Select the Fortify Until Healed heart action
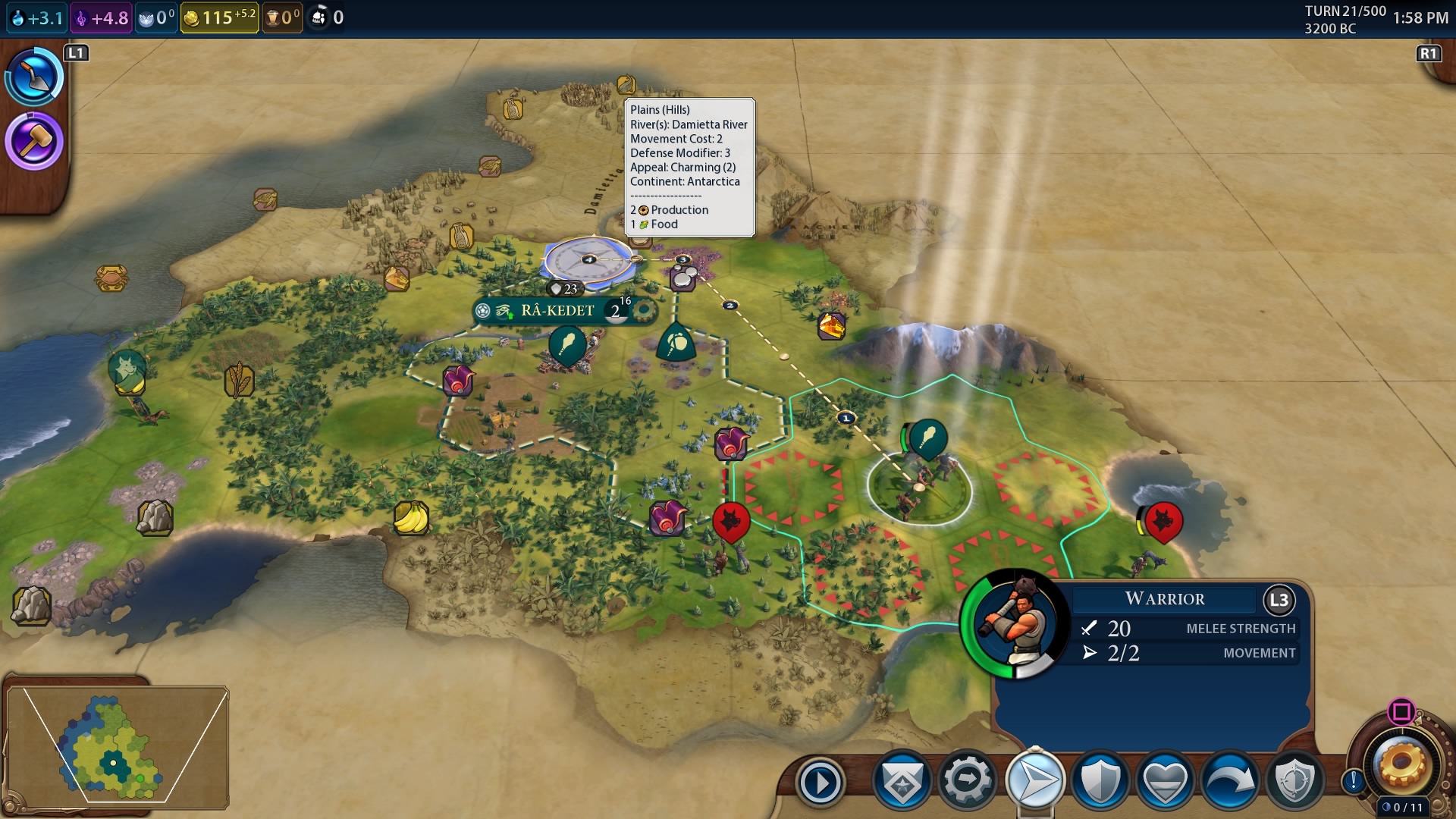 point(1165,780)
